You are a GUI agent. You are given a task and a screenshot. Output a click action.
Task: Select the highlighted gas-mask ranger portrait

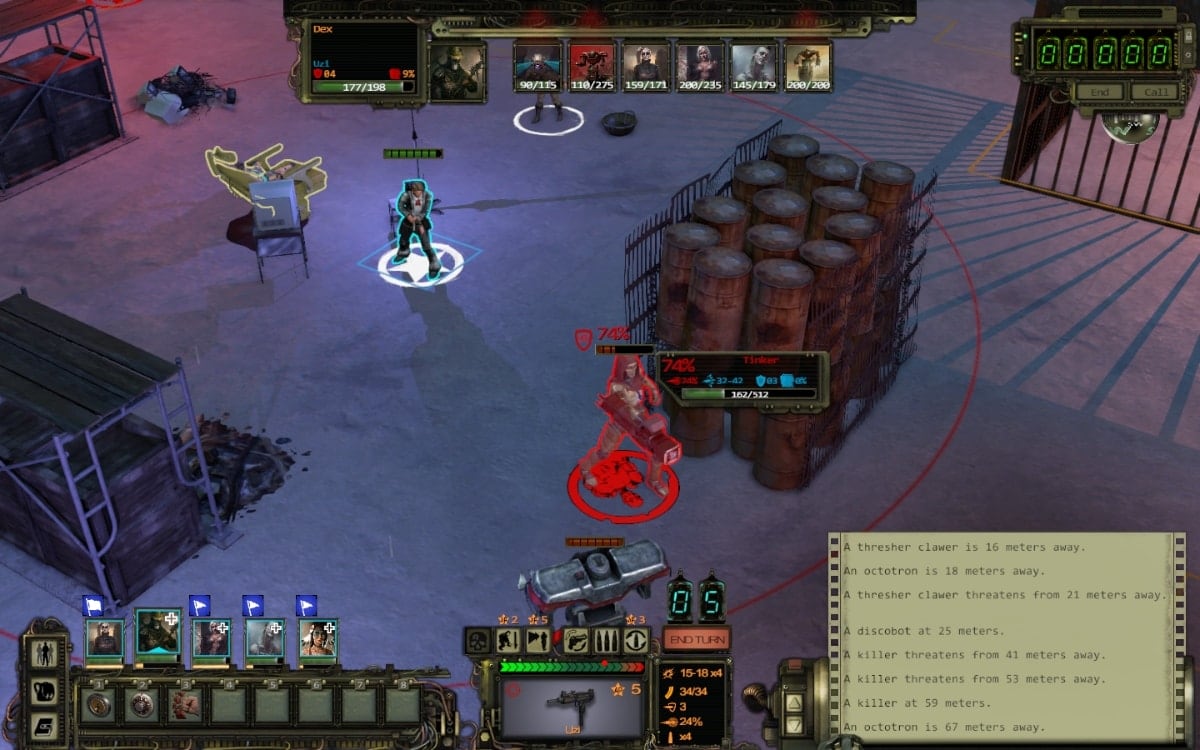158,634
